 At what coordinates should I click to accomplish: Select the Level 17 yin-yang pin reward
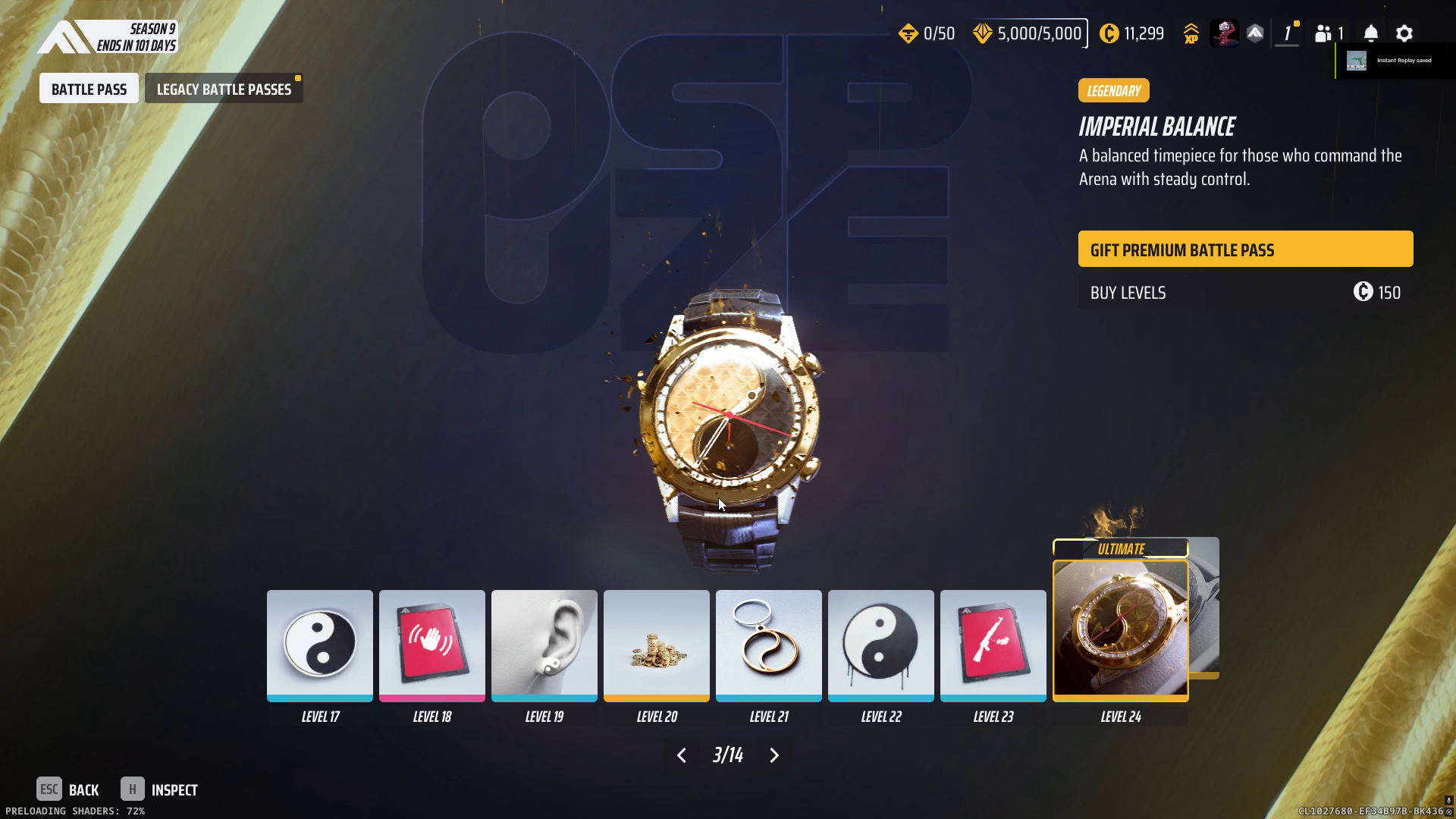[319, 645]
